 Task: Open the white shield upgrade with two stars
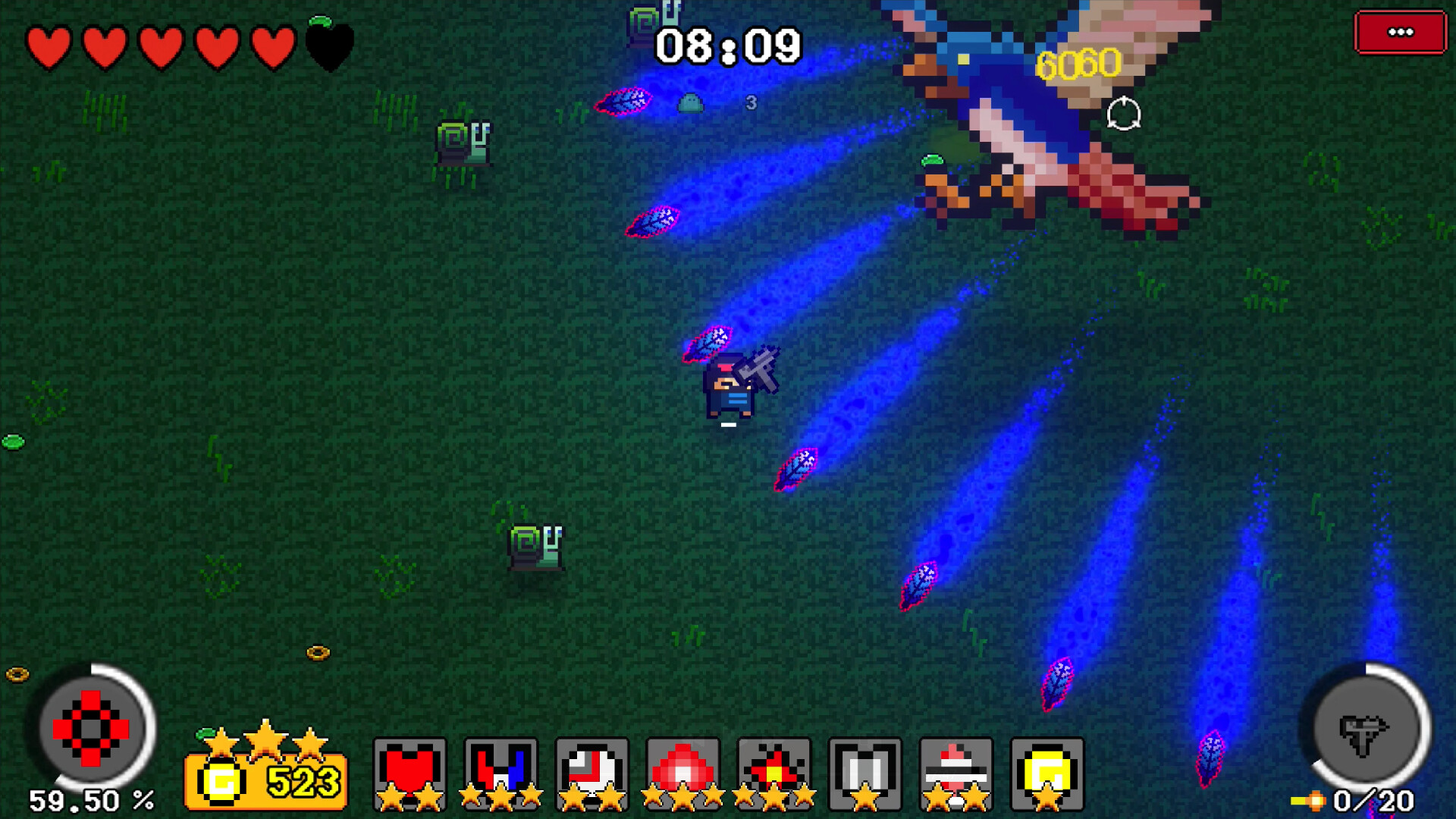pyautogui.click(x=593, y=770)
